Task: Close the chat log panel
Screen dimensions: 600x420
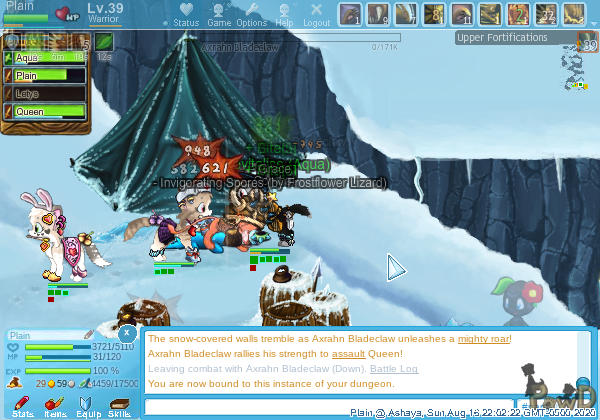Action: point(127,332)
